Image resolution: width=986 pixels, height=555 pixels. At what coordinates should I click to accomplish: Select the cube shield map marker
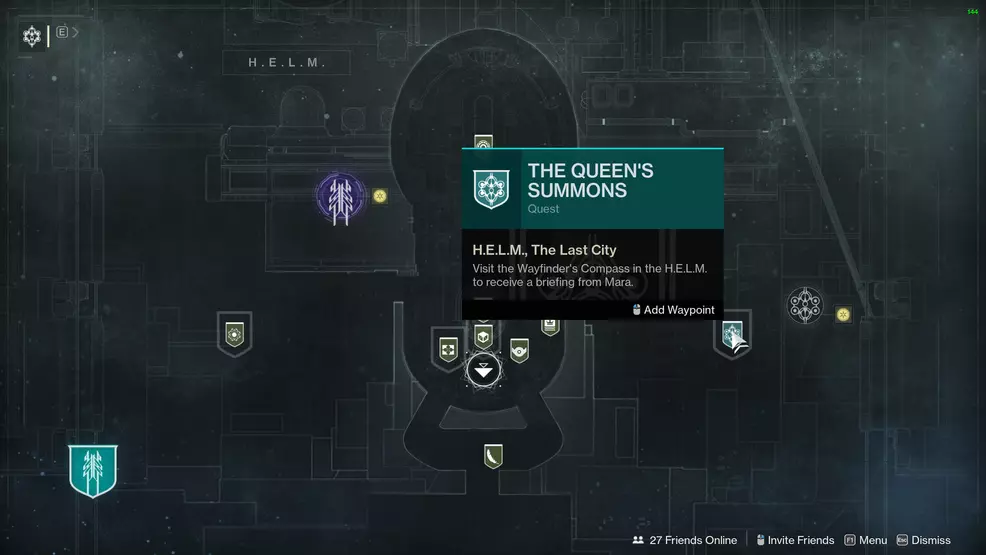pos(483,337)
